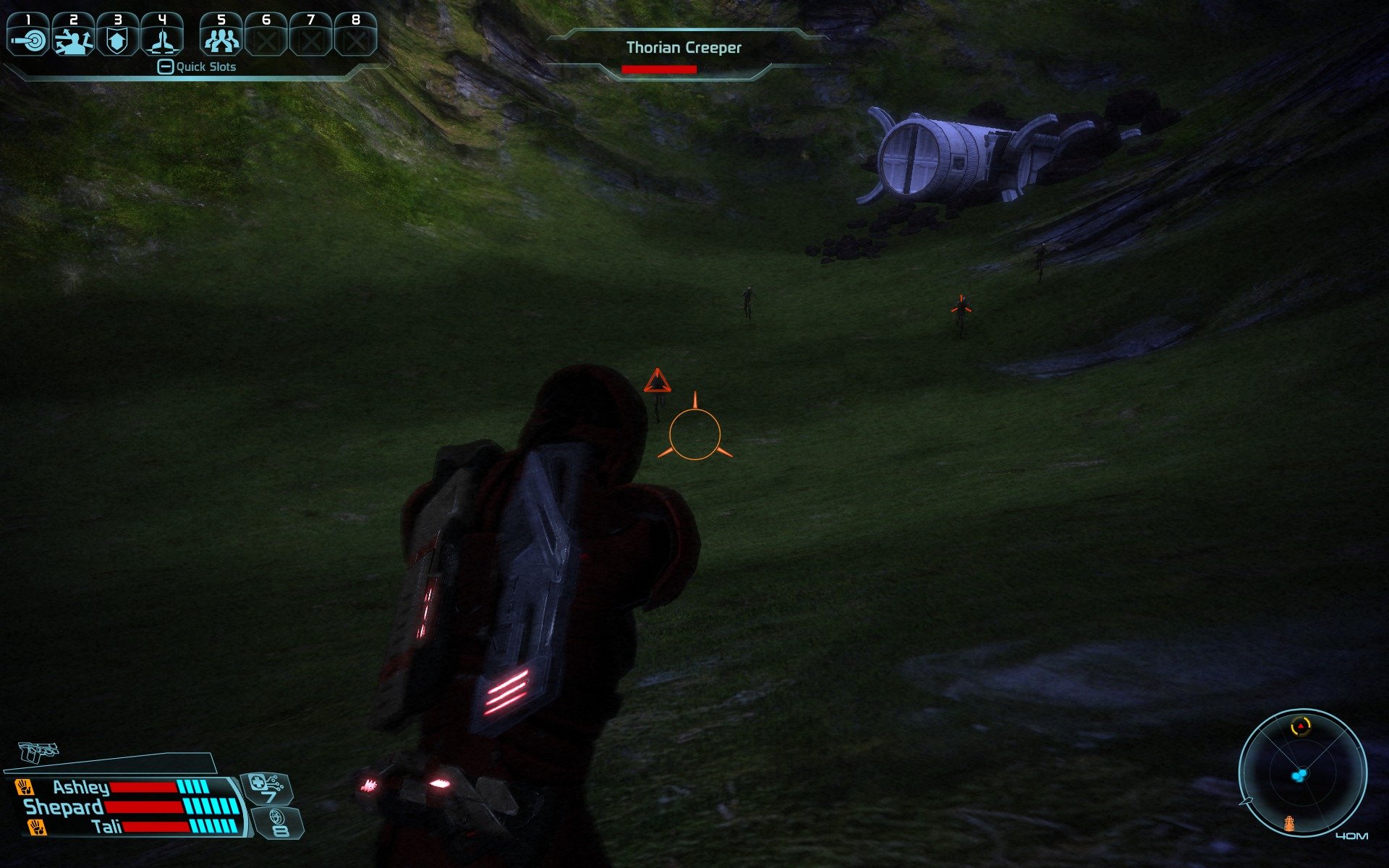Click the red enemy marker on the radar

pos(1301,725)
